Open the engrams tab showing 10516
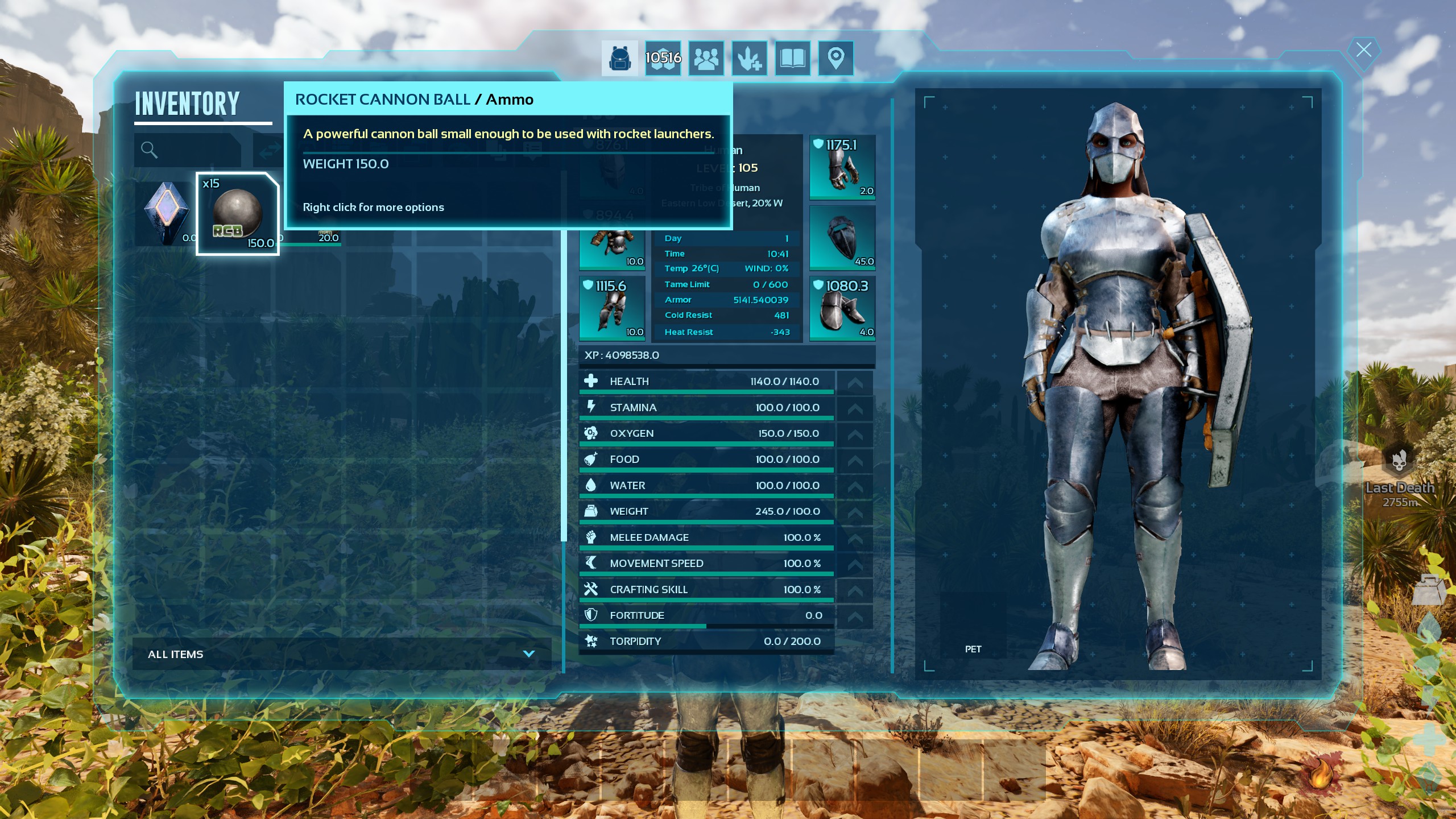The image size is (1456, 819). click(x=663, y=58)
